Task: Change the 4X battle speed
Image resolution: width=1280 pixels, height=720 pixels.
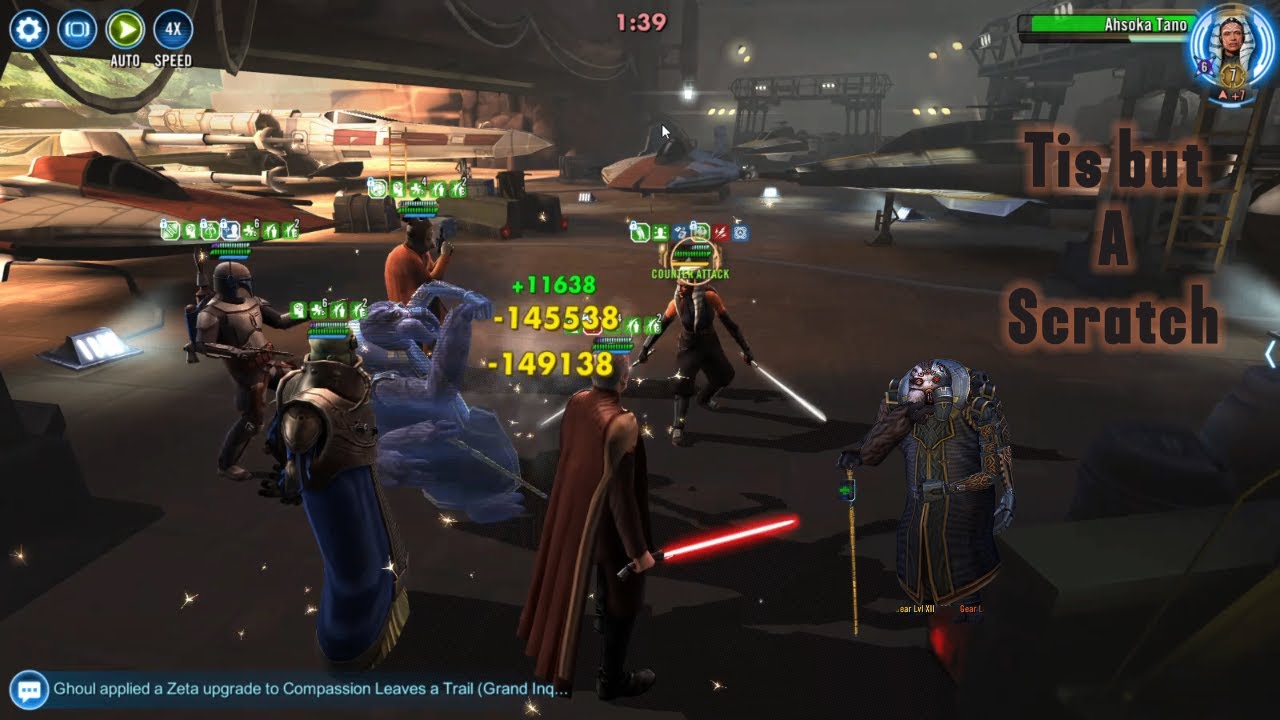Action: tap(173, 30)
